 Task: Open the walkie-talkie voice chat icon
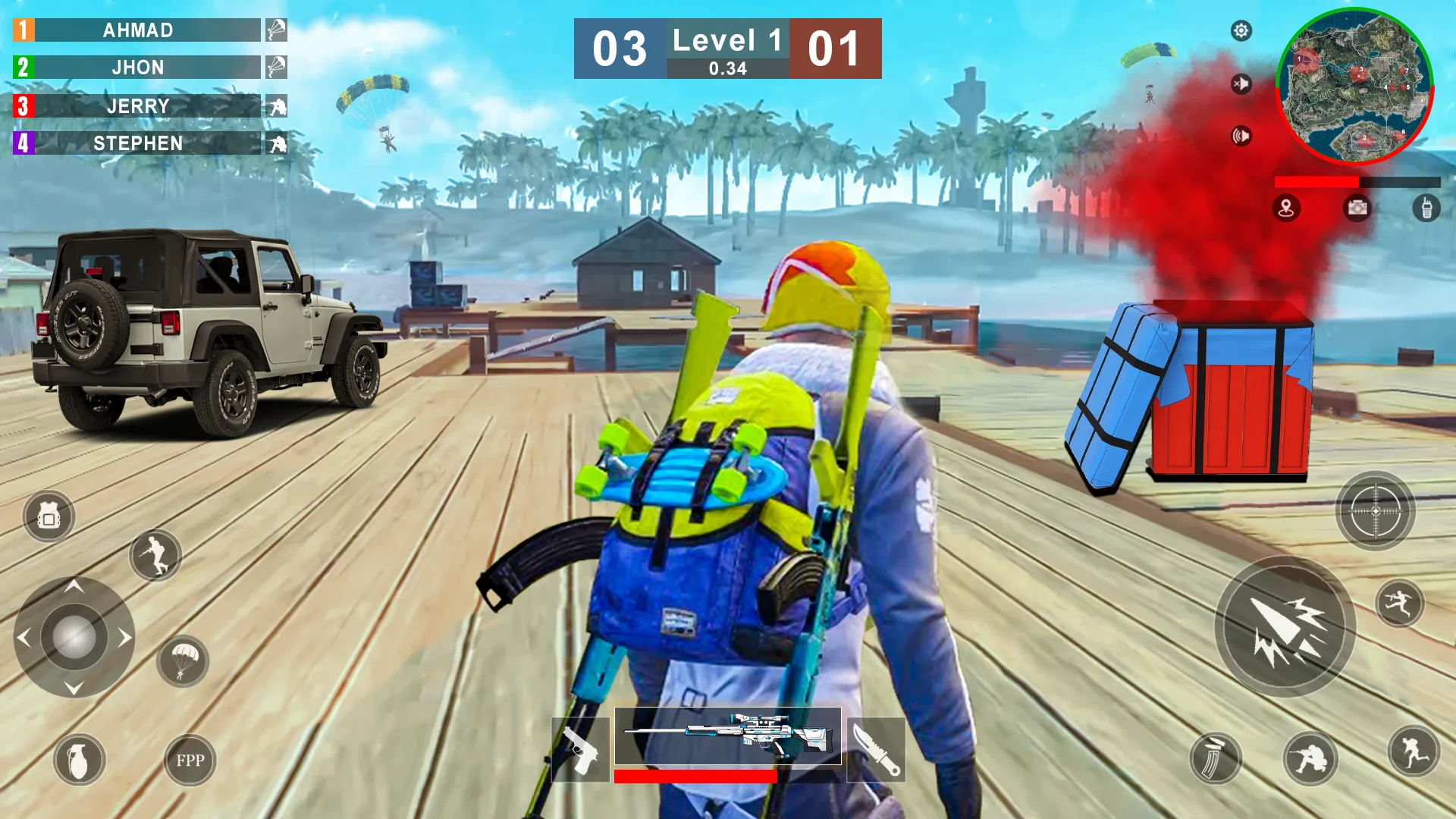pos(1426,209)
